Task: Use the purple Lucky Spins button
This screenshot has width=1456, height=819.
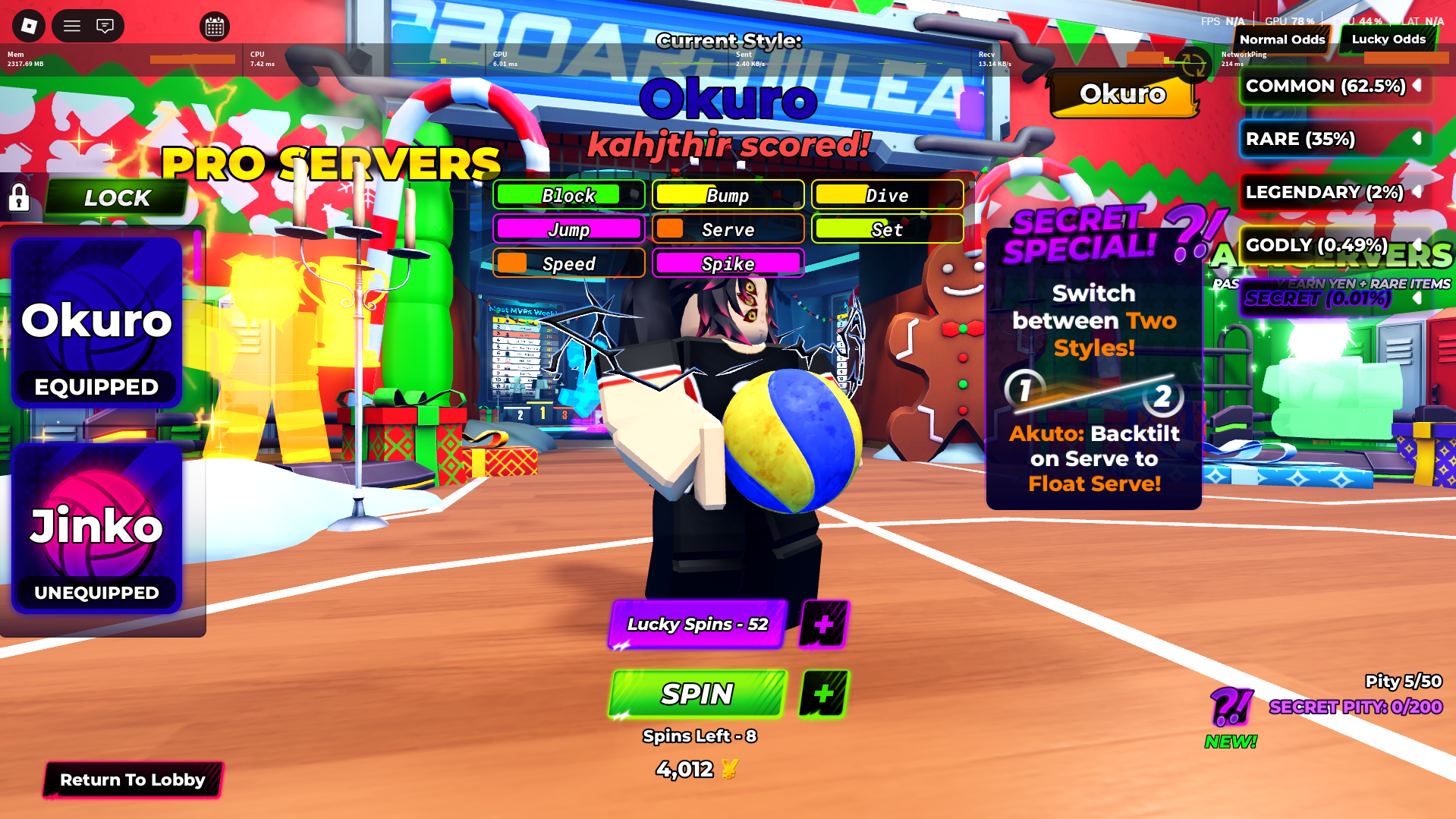Action: 697,624
